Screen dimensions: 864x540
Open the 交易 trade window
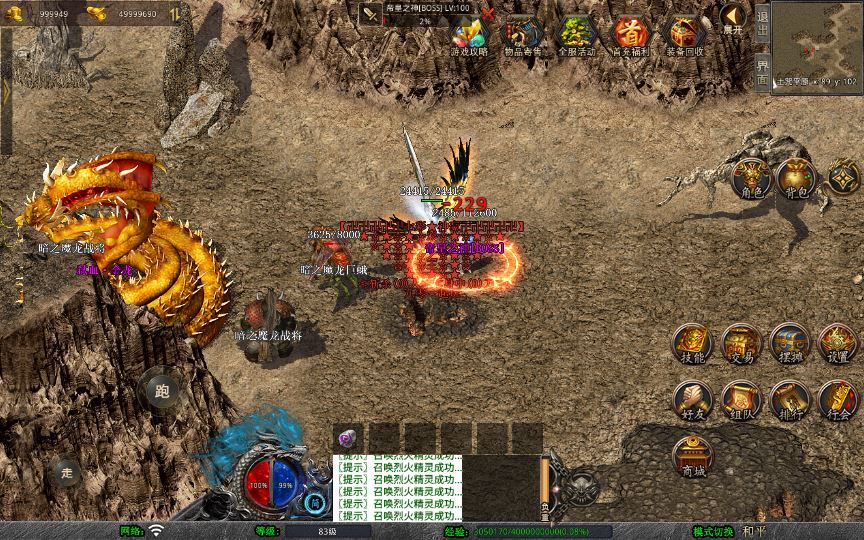point(741,343)
